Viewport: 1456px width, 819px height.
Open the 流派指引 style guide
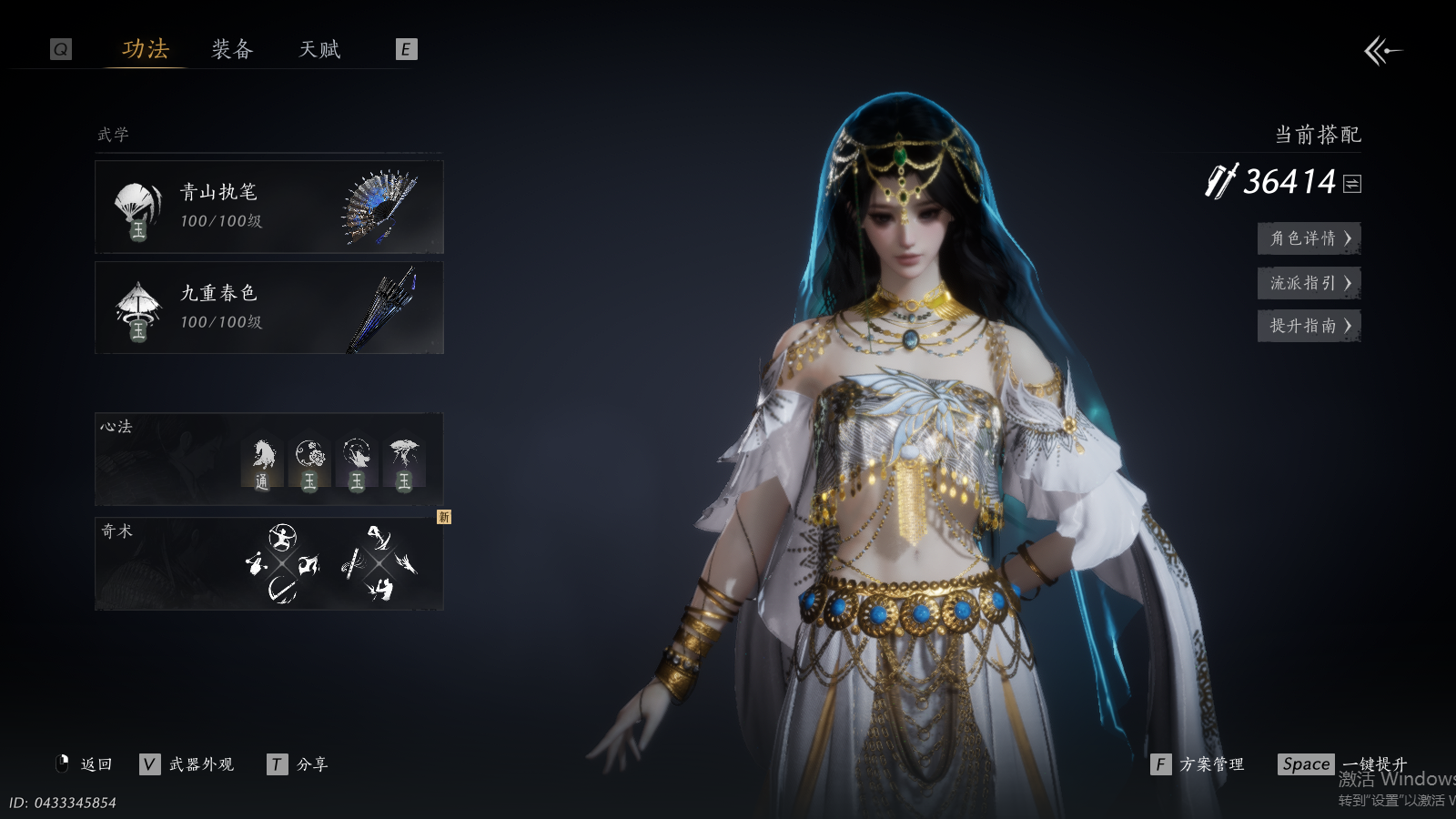1309,283
